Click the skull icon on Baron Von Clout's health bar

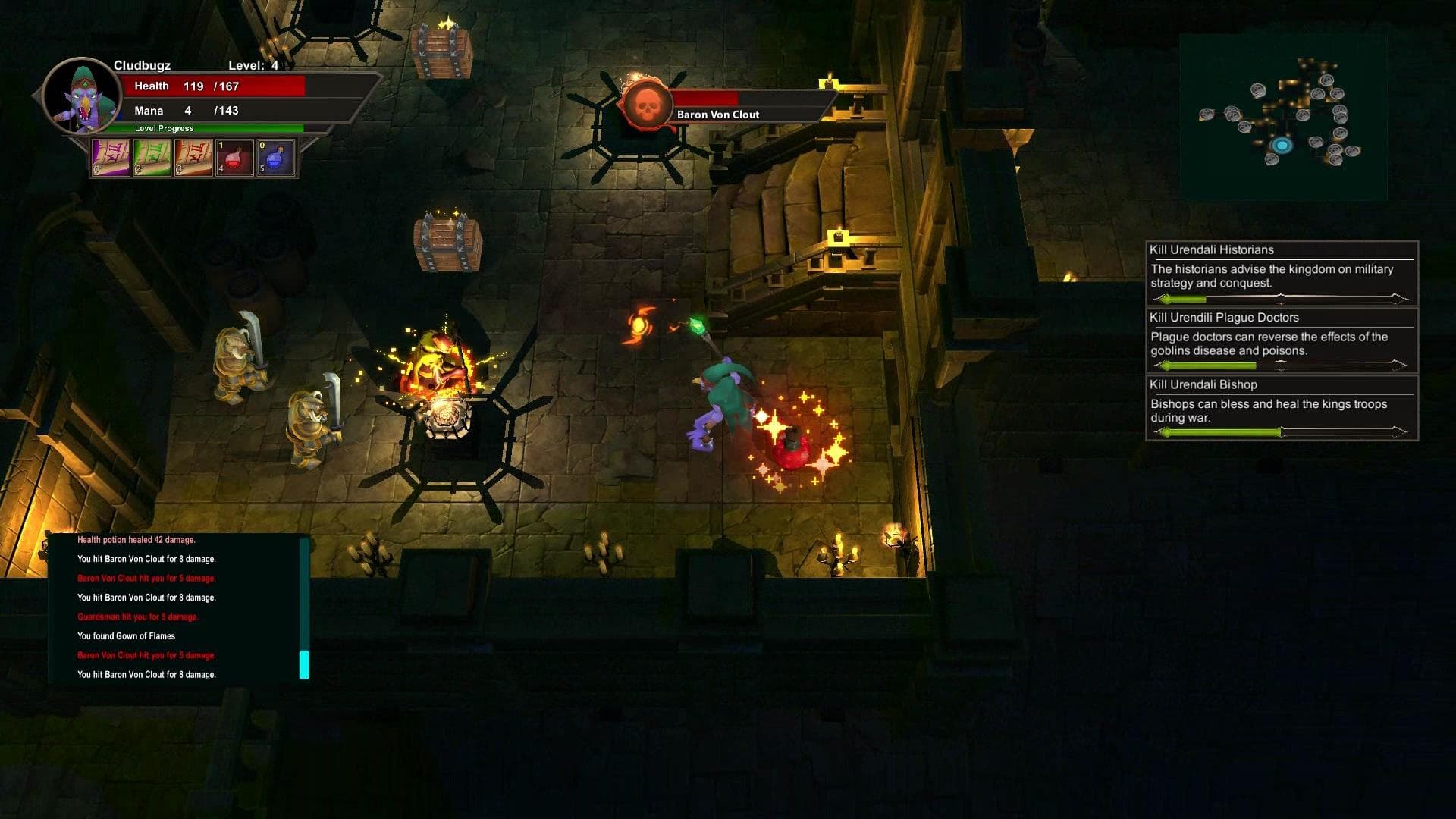point(646,105)
